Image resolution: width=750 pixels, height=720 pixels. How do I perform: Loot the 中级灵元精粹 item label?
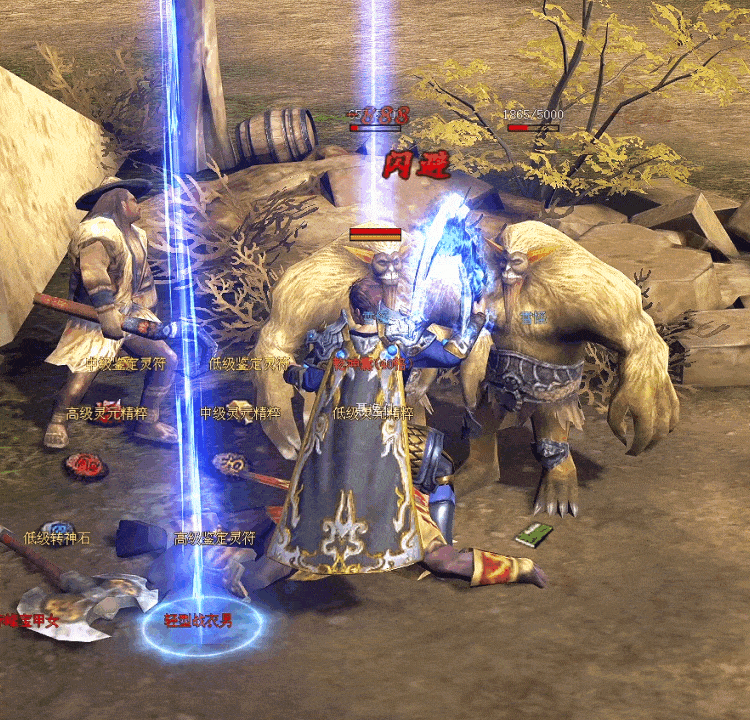click(240, 413)
